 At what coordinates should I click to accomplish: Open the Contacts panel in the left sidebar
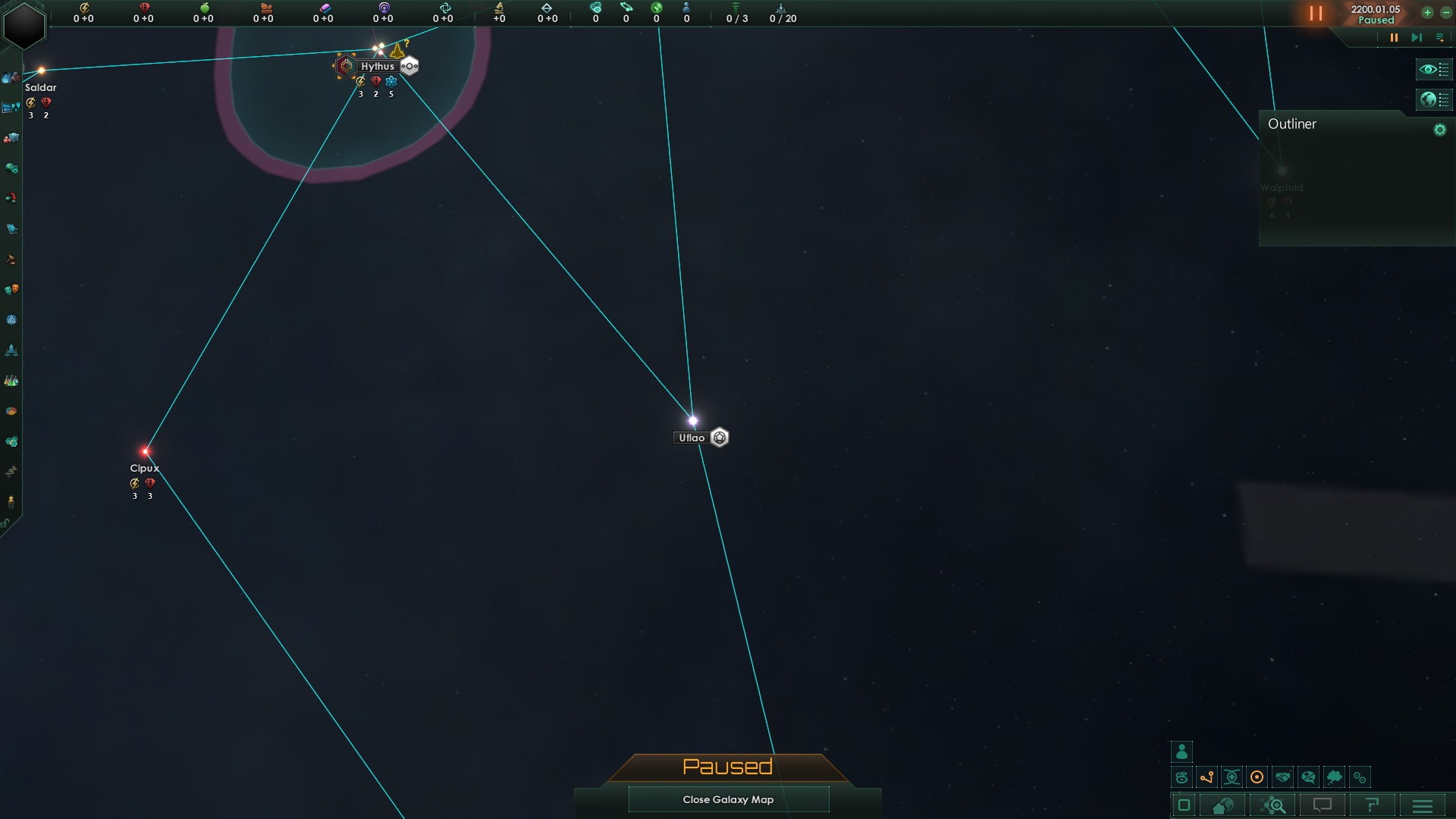tap(10, 77)
